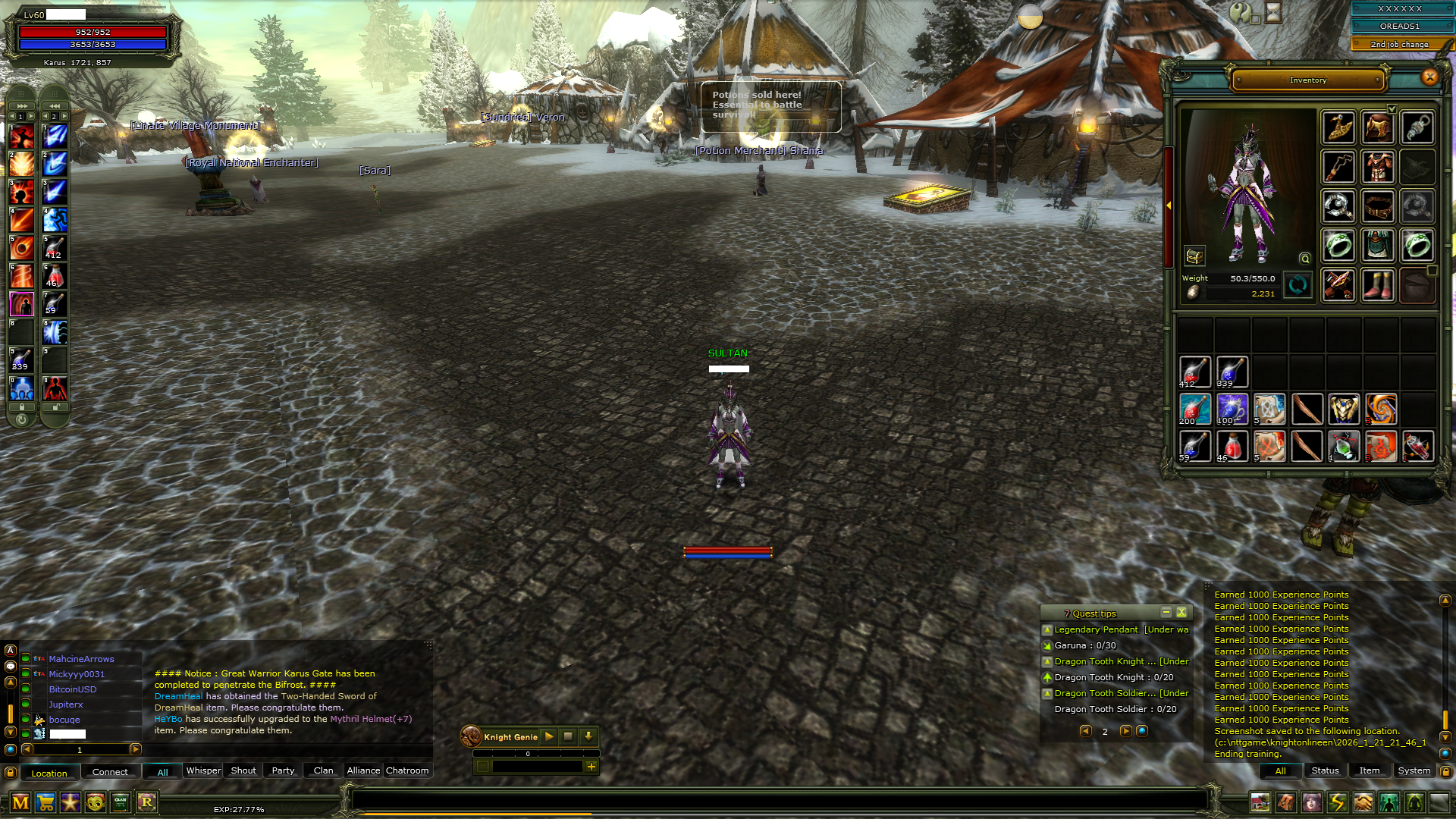Switch to the Alliance chat tab
Viewport: 1456px width, 819px height.
(363, 770)
